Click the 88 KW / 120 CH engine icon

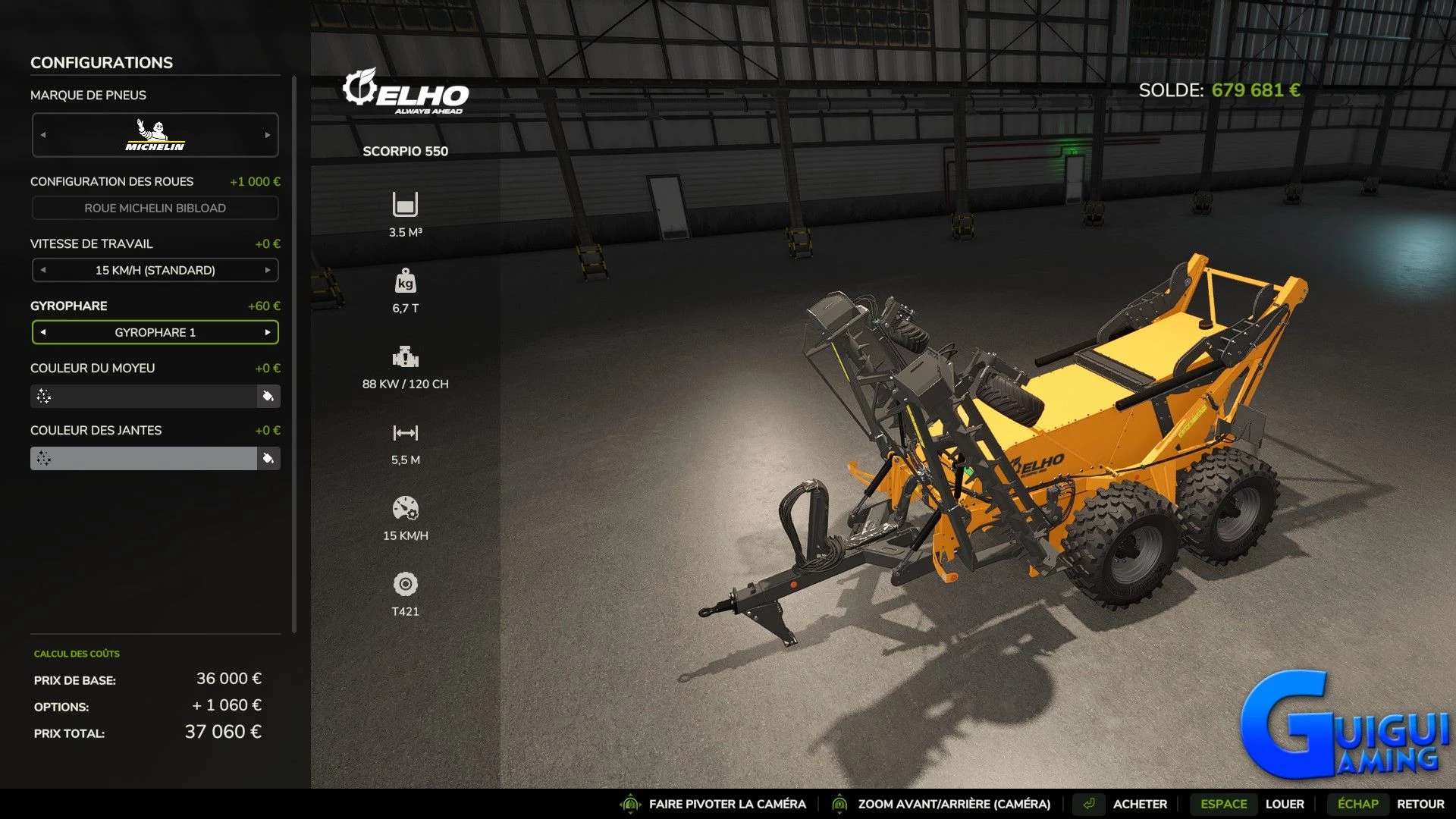click(406, 356)
